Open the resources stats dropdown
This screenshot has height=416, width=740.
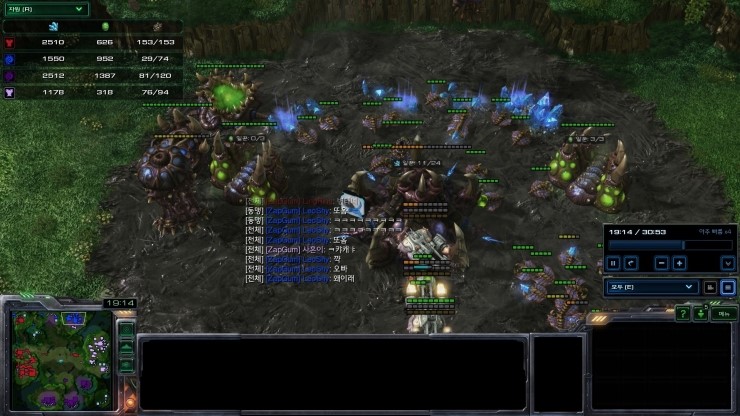[x=45, y=9]
